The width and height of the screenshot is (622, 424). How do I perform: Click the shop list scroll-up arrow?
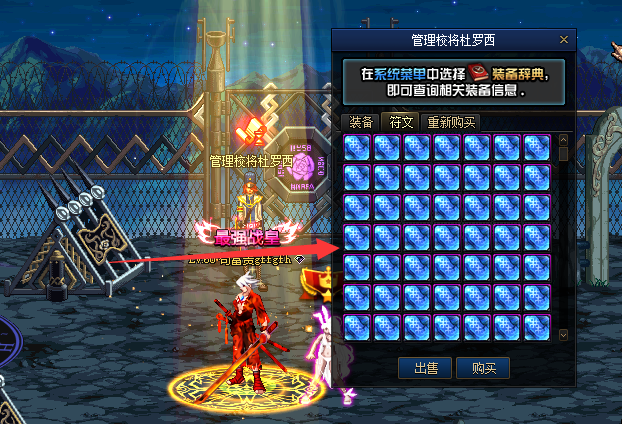tap(563, 138)
